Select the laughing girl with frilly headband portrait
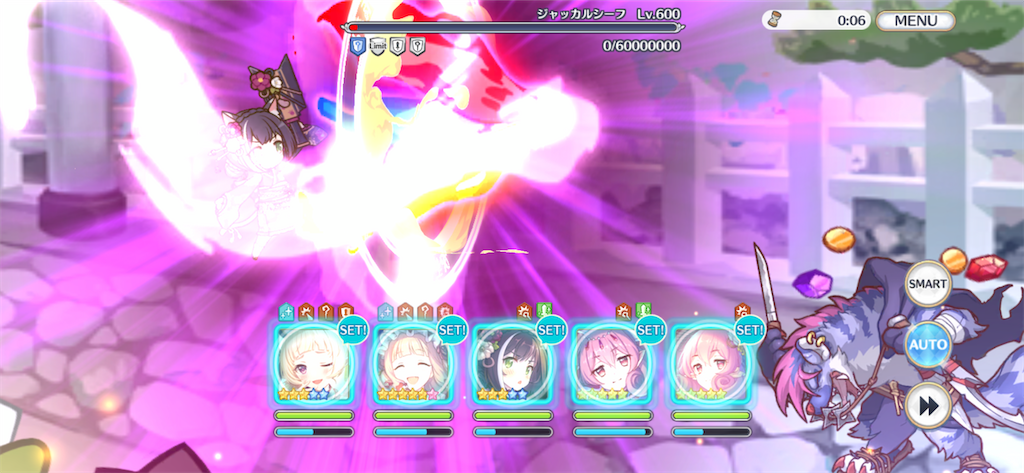This screenshot has height=473, width=1024. point(412,364)
